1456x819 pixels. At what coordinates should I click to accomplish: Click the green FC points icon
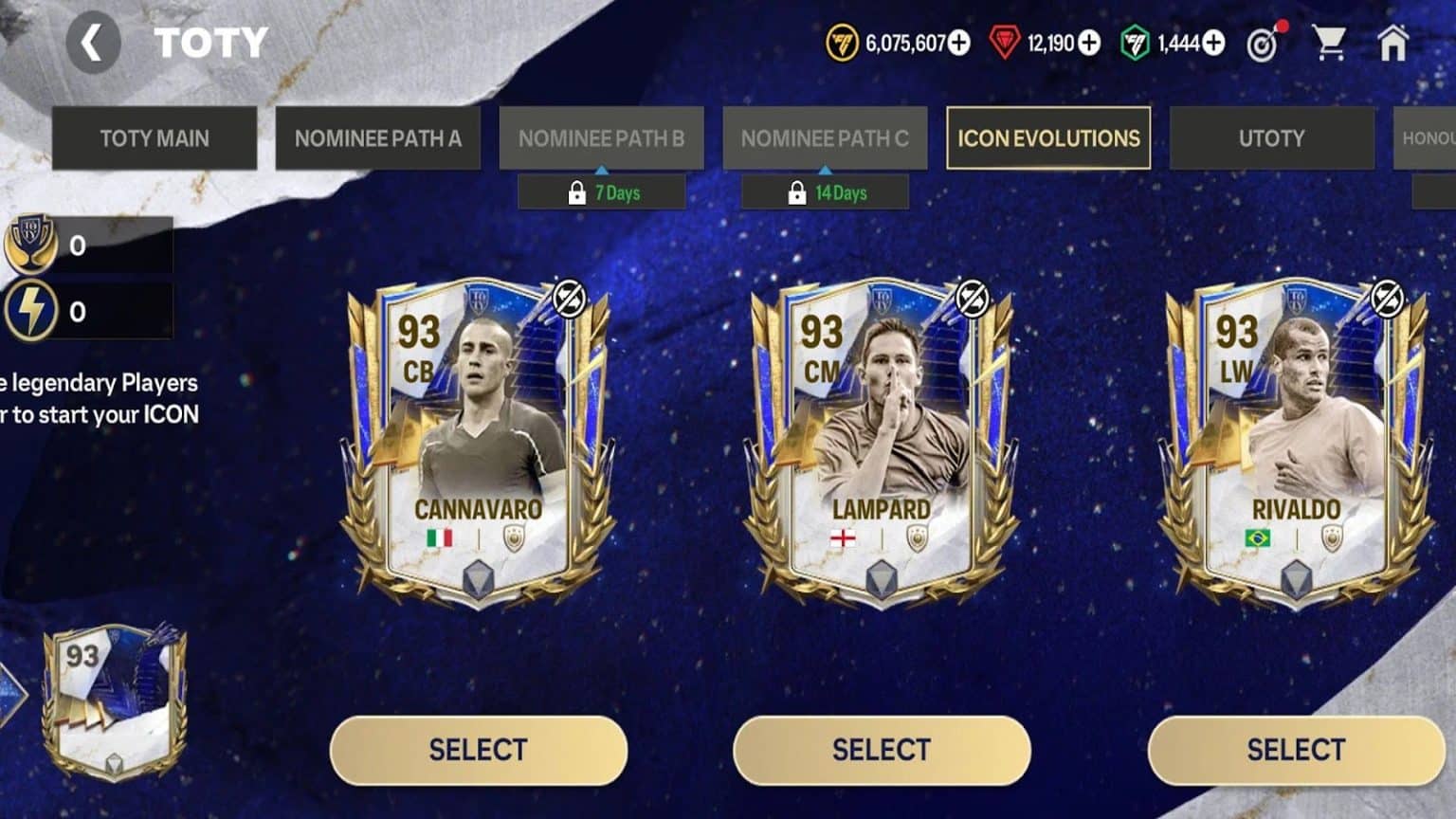tap(1134, 43)
